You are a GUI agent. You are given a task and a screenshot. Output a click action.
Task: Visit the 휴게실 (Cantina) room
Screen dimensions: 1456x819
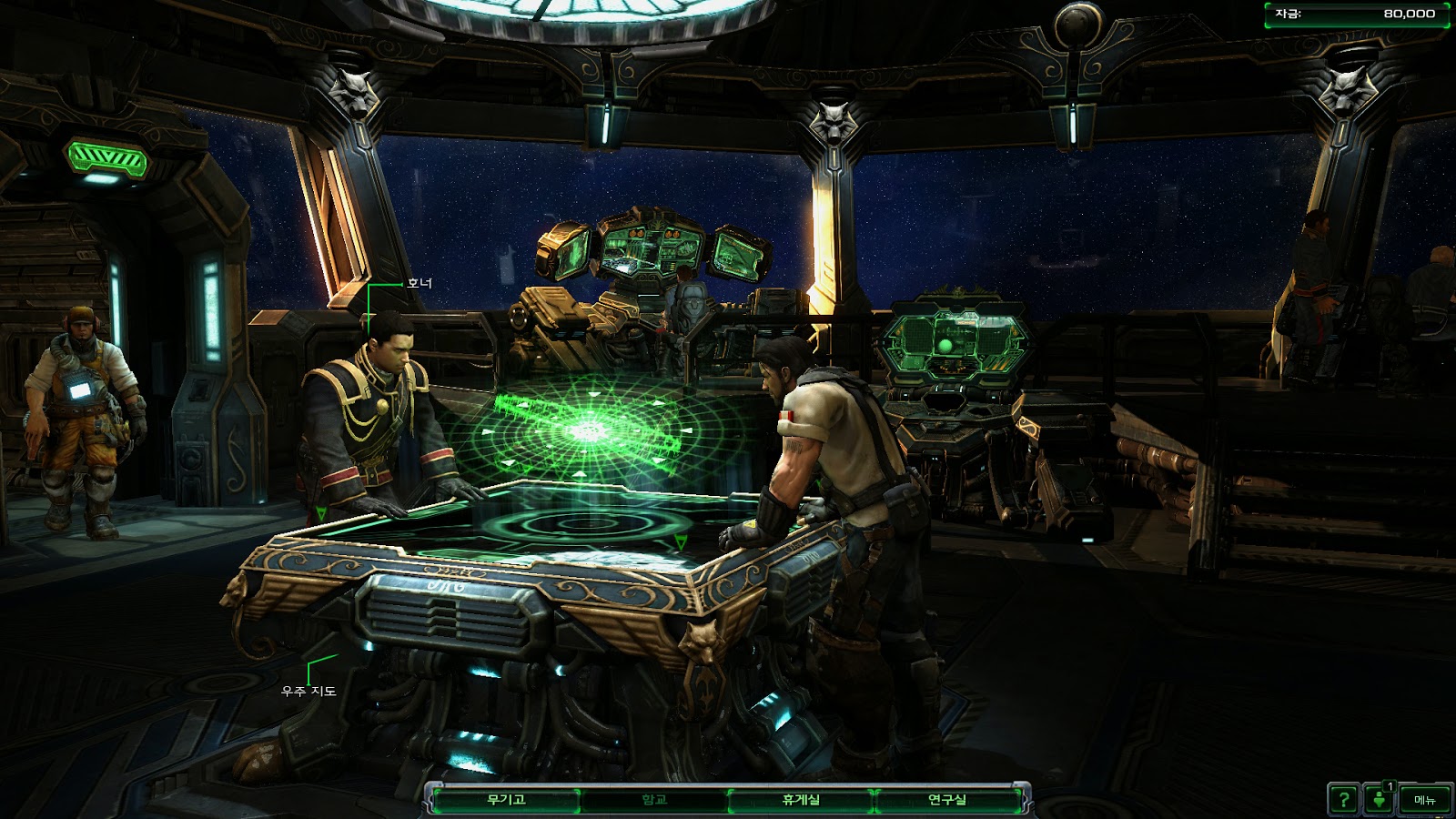tap(801, 800)
